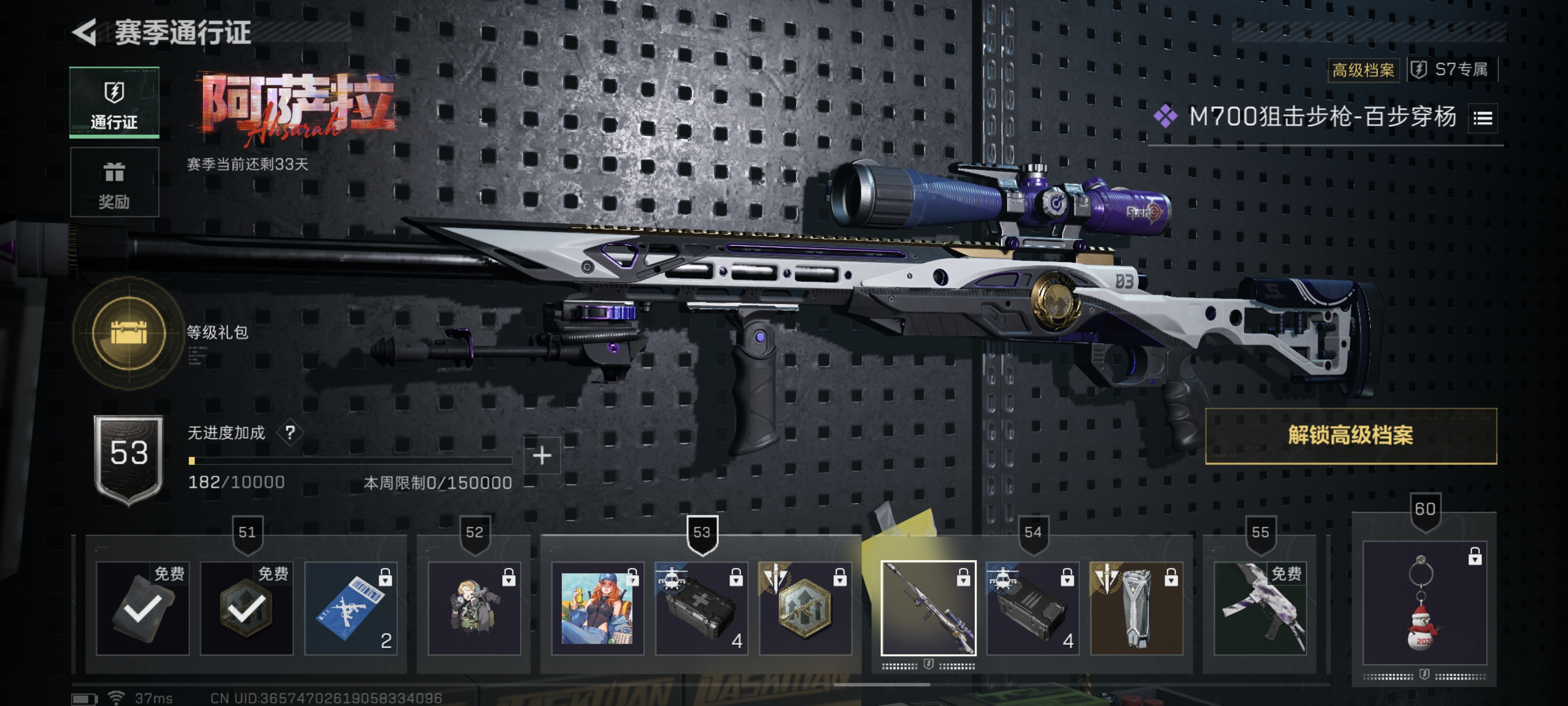
Task: Click the level 53 medical crate reward
Action: (x=701, y=608)
